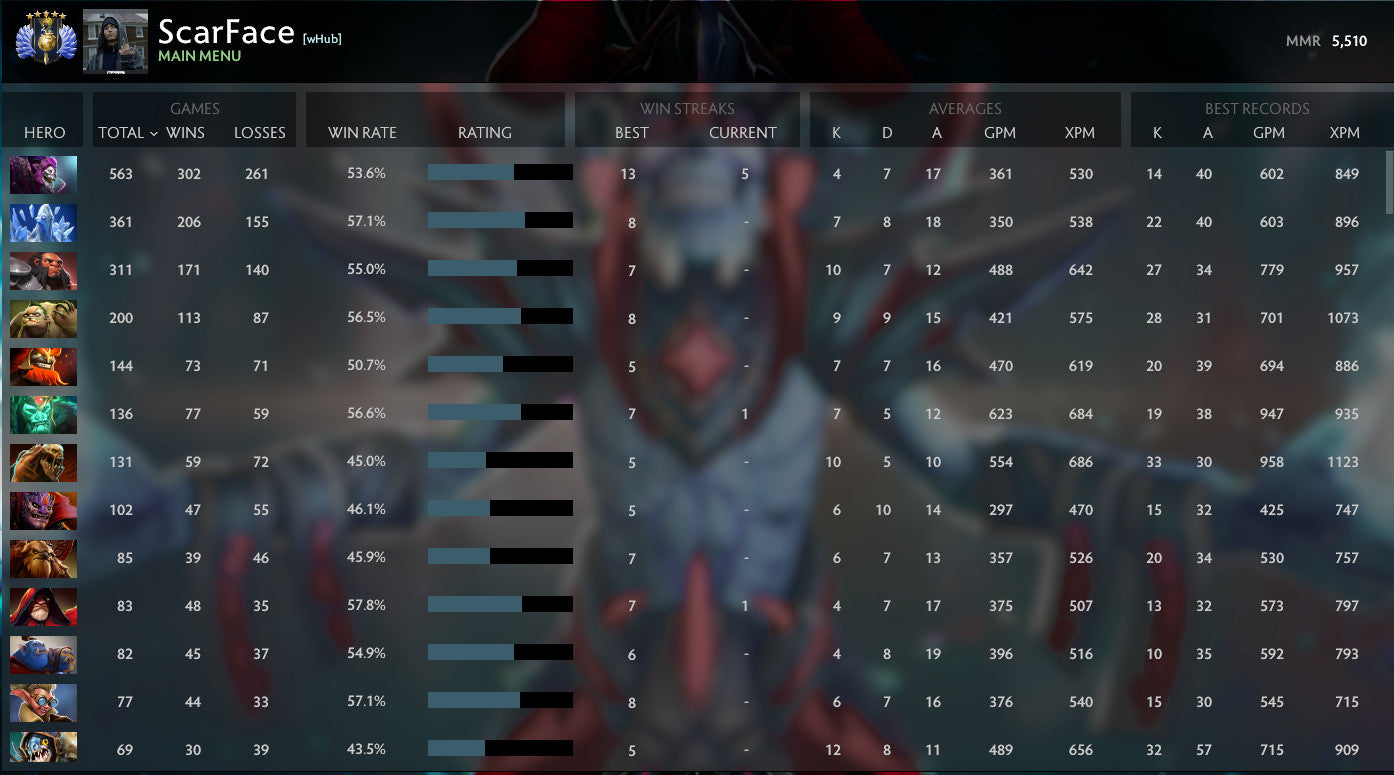Viewport: 1394px width, 775px height.
Task: Click the hero portrait with 144 games
Action: click(x=43, y=365)
